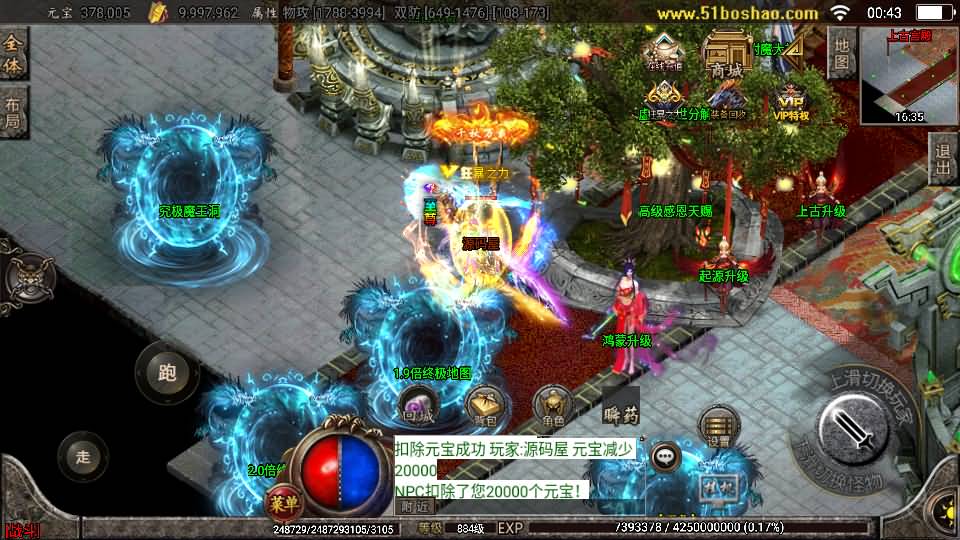
Task: Activate the 跑 run button
Action: [167, 373]
